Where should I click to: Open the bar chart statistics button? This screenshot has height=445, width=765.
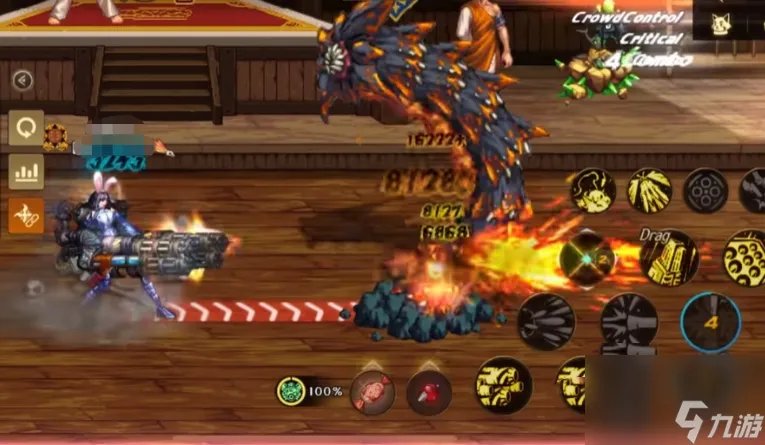(x=26, y=171)
